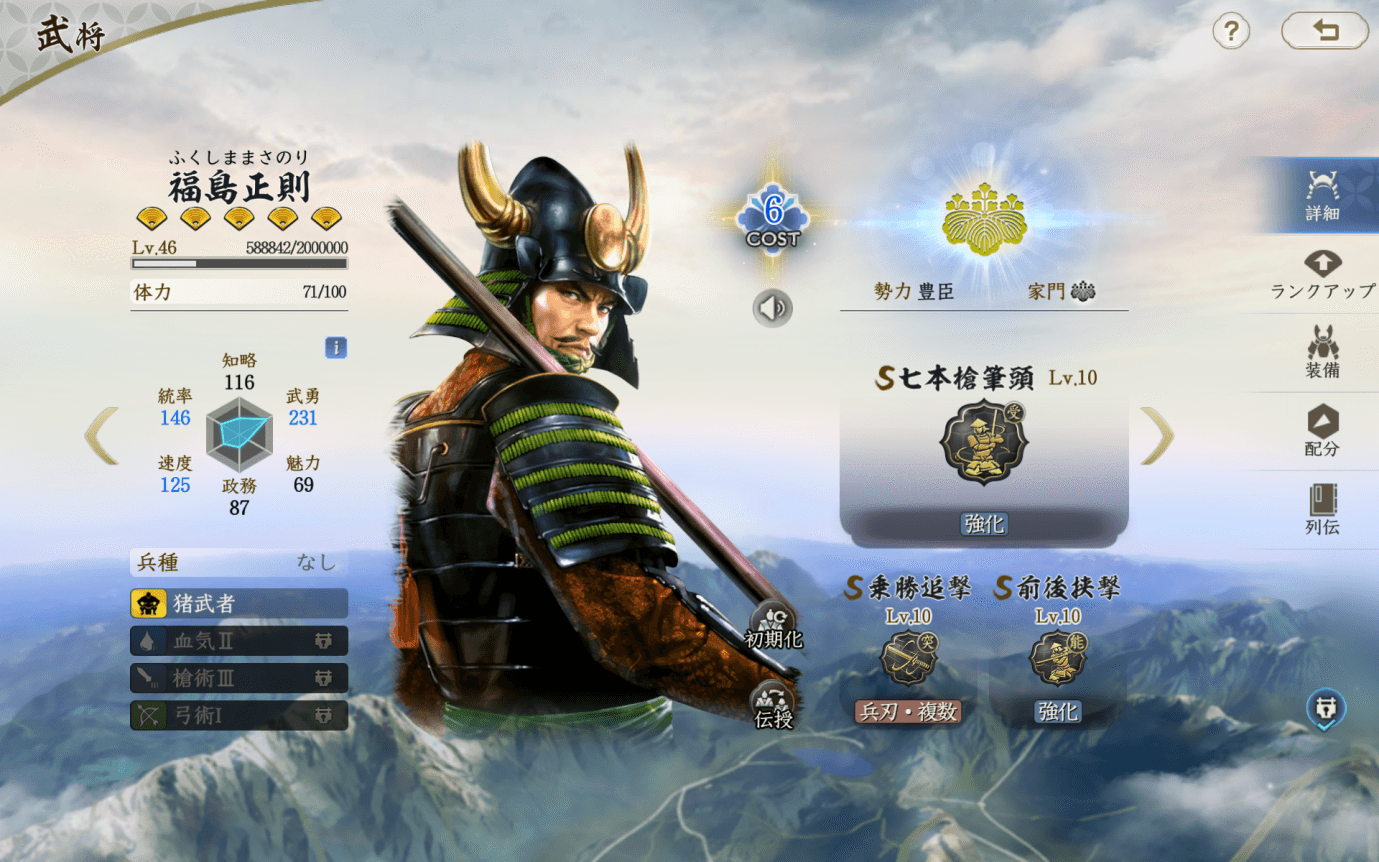Click the blue helmet badge icon
The image size is (1379, 862).
1325,710
